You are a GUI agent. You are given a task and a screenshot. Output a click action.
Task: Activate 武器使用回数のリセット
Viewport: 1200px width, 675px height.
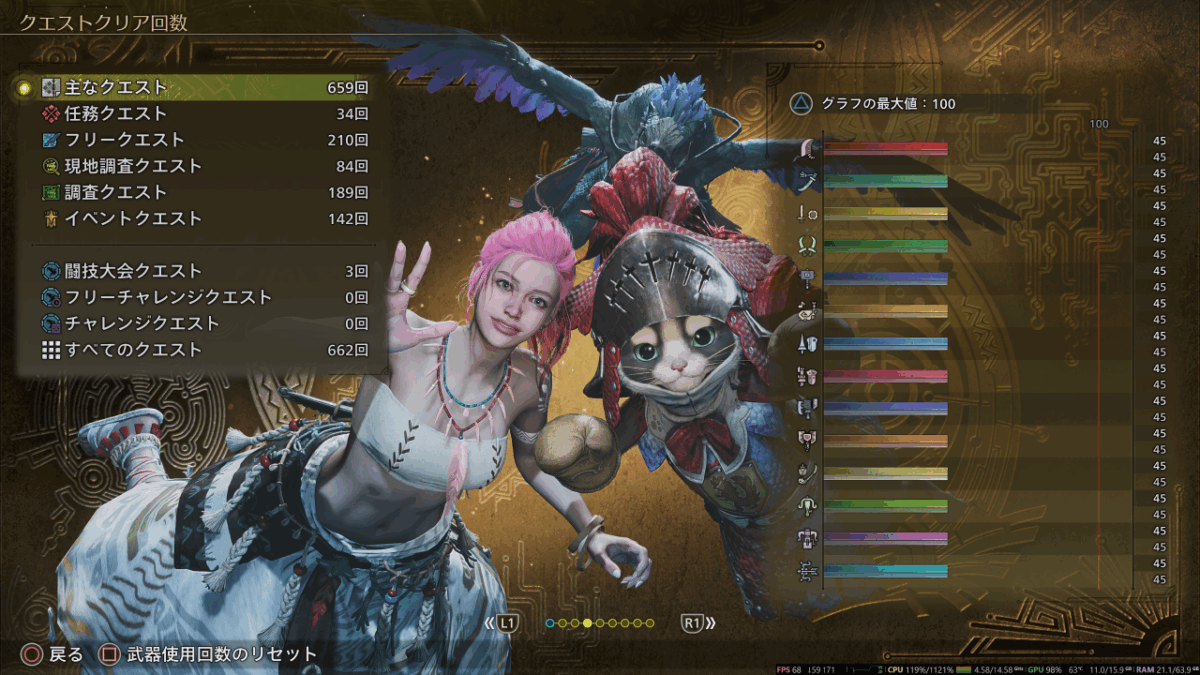tap(210, 655)
